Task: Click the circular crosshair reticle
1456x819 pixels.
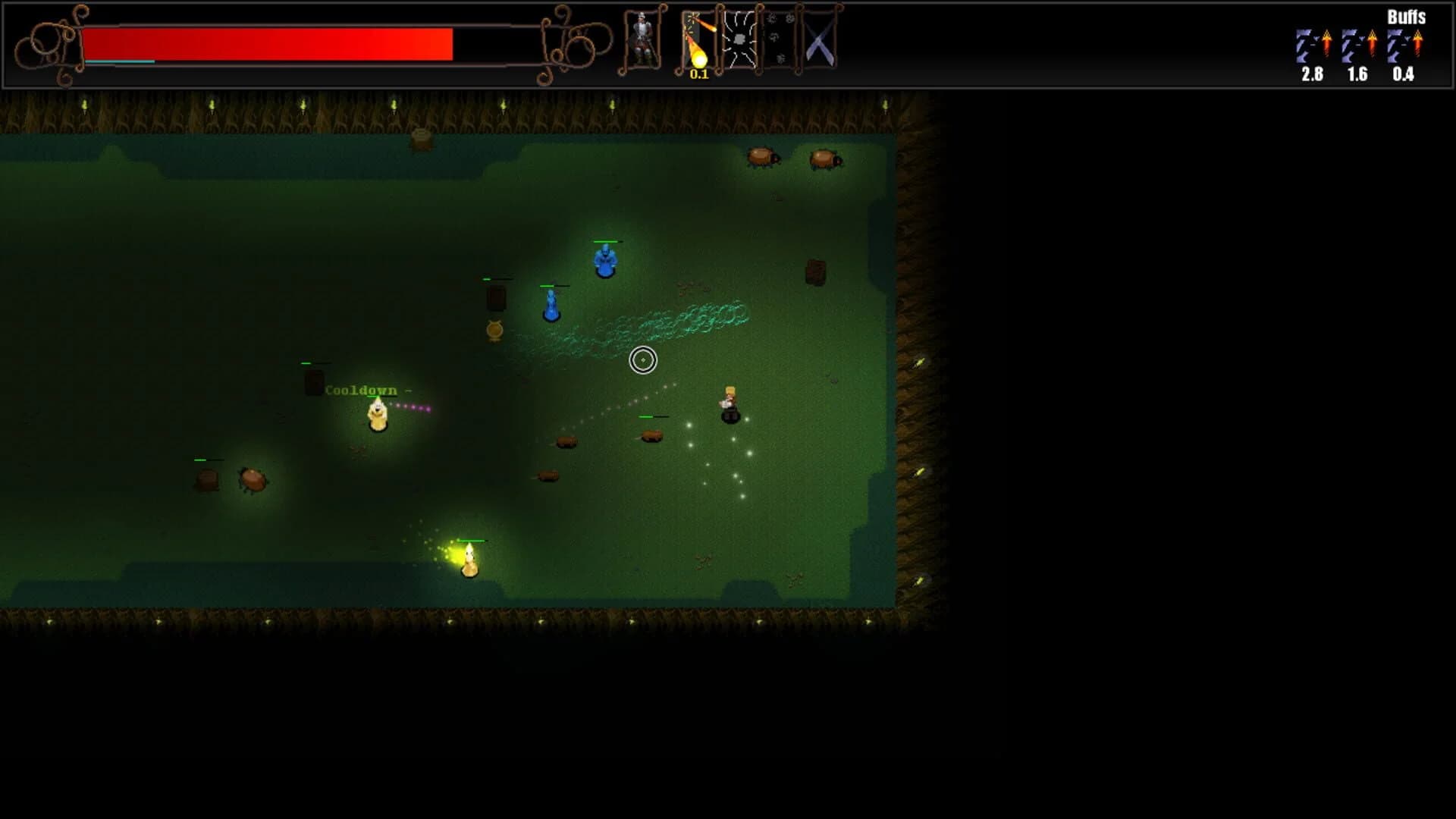Action: click(643, 360)
